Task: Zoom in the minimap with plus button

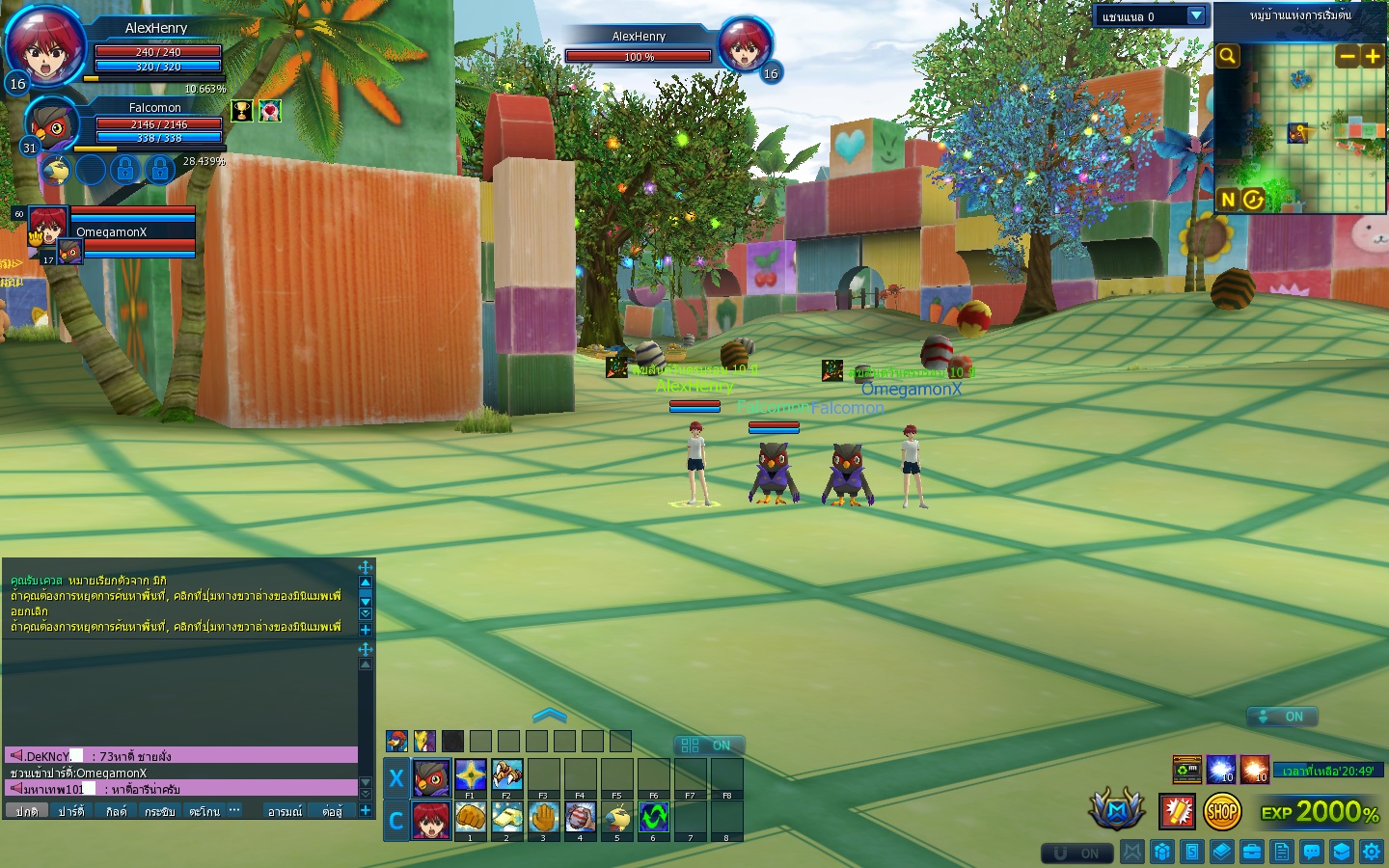Action: click(x=1373, y=56)
